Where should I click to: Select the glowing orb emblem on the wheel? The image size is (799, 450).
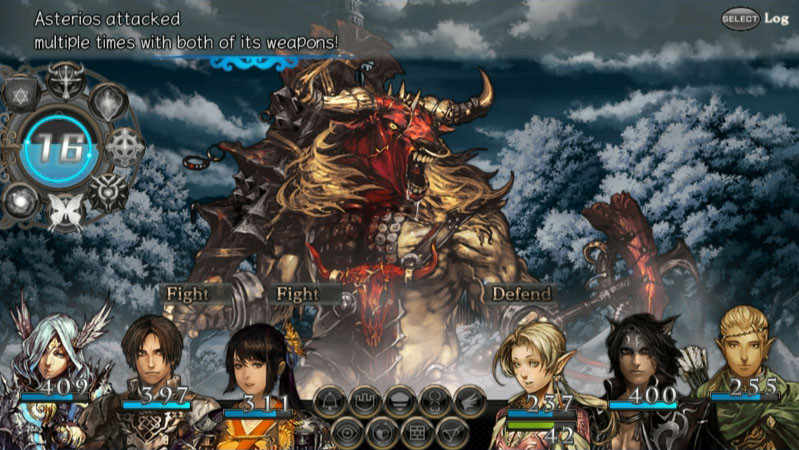[x=20, y=200]
